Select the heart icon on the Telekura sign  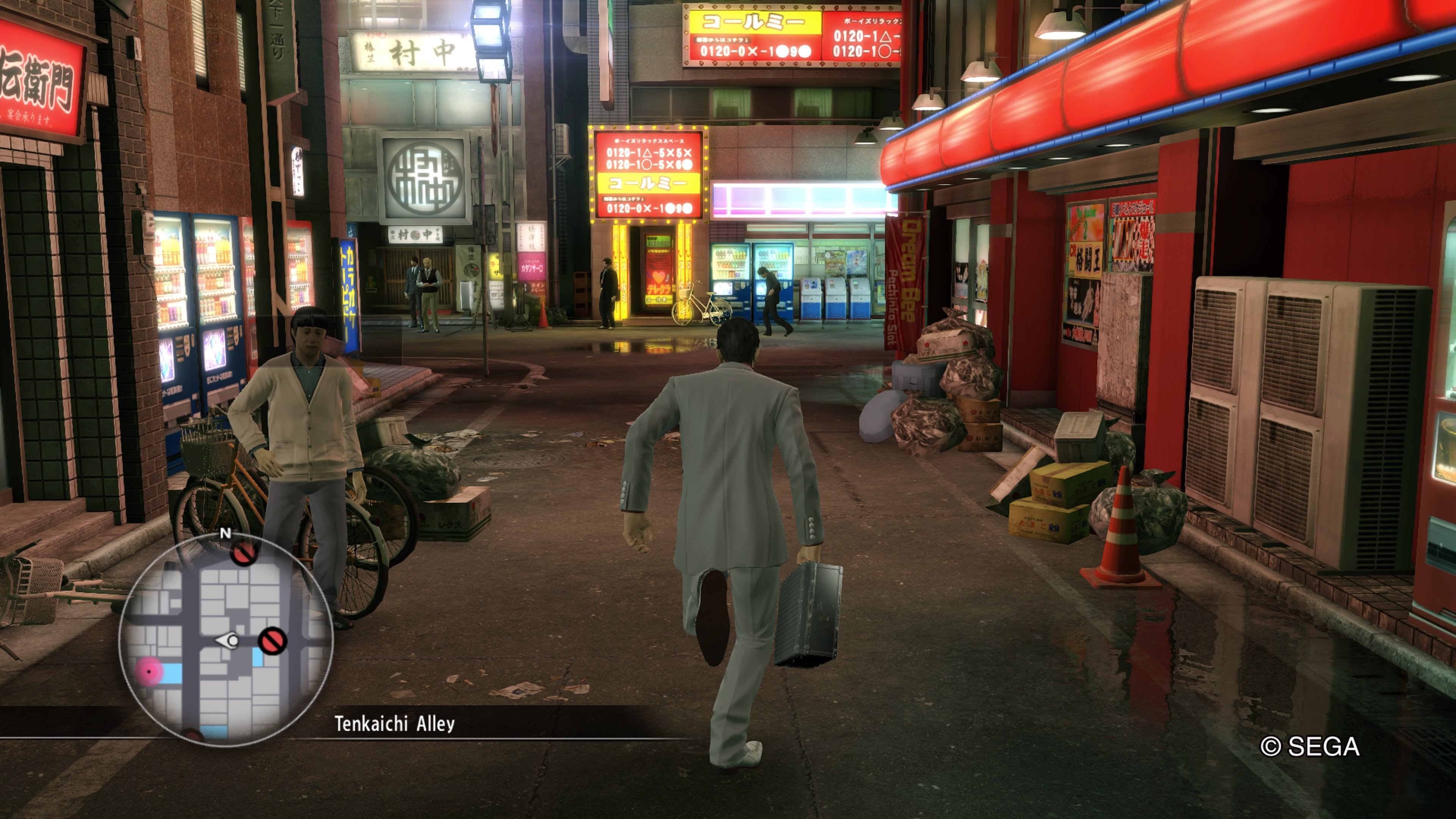pyautogui.click(x=659, y=276)
